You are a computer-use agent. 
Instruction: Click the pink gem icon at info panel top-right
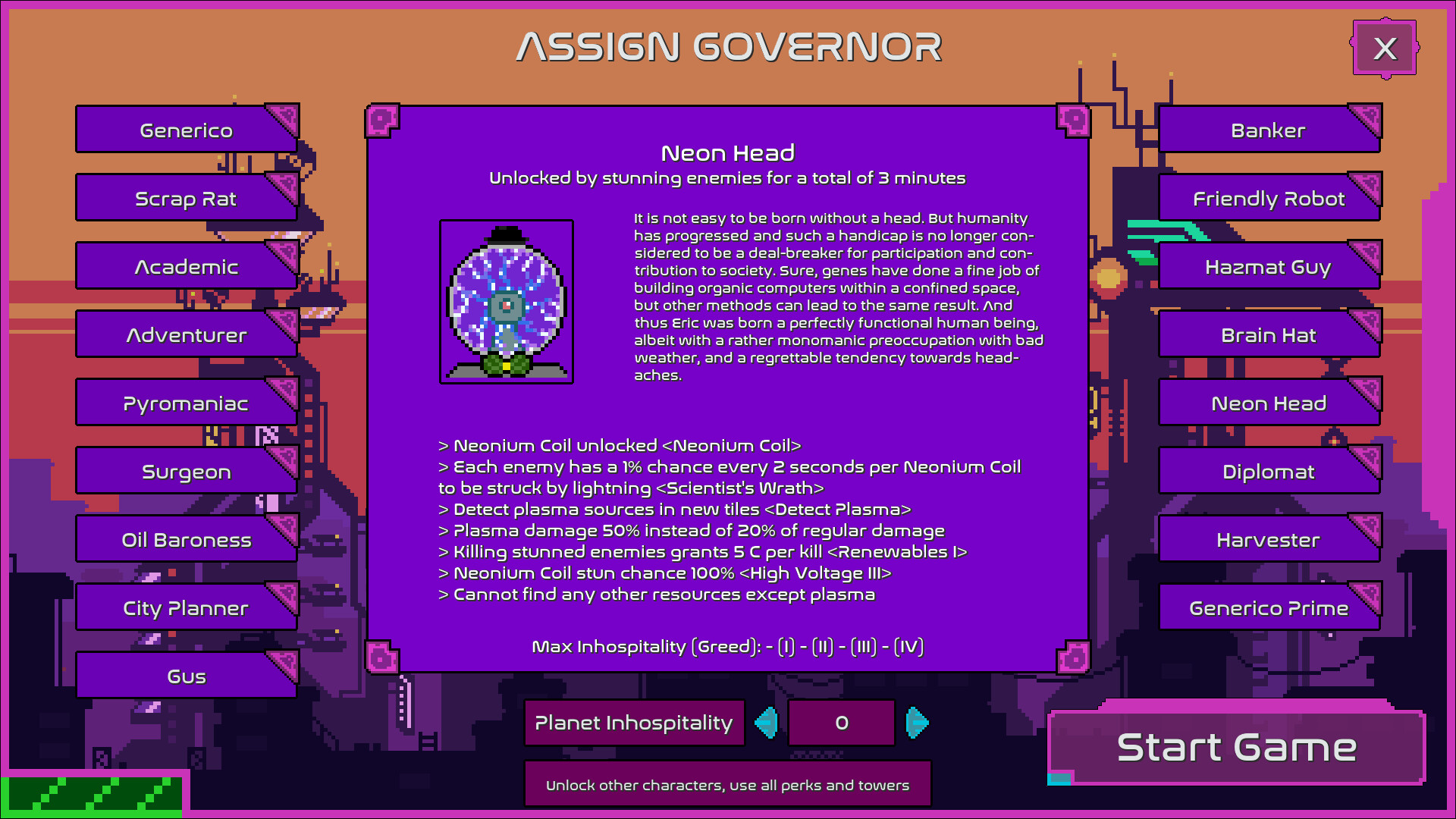[x=1075, y=119]
